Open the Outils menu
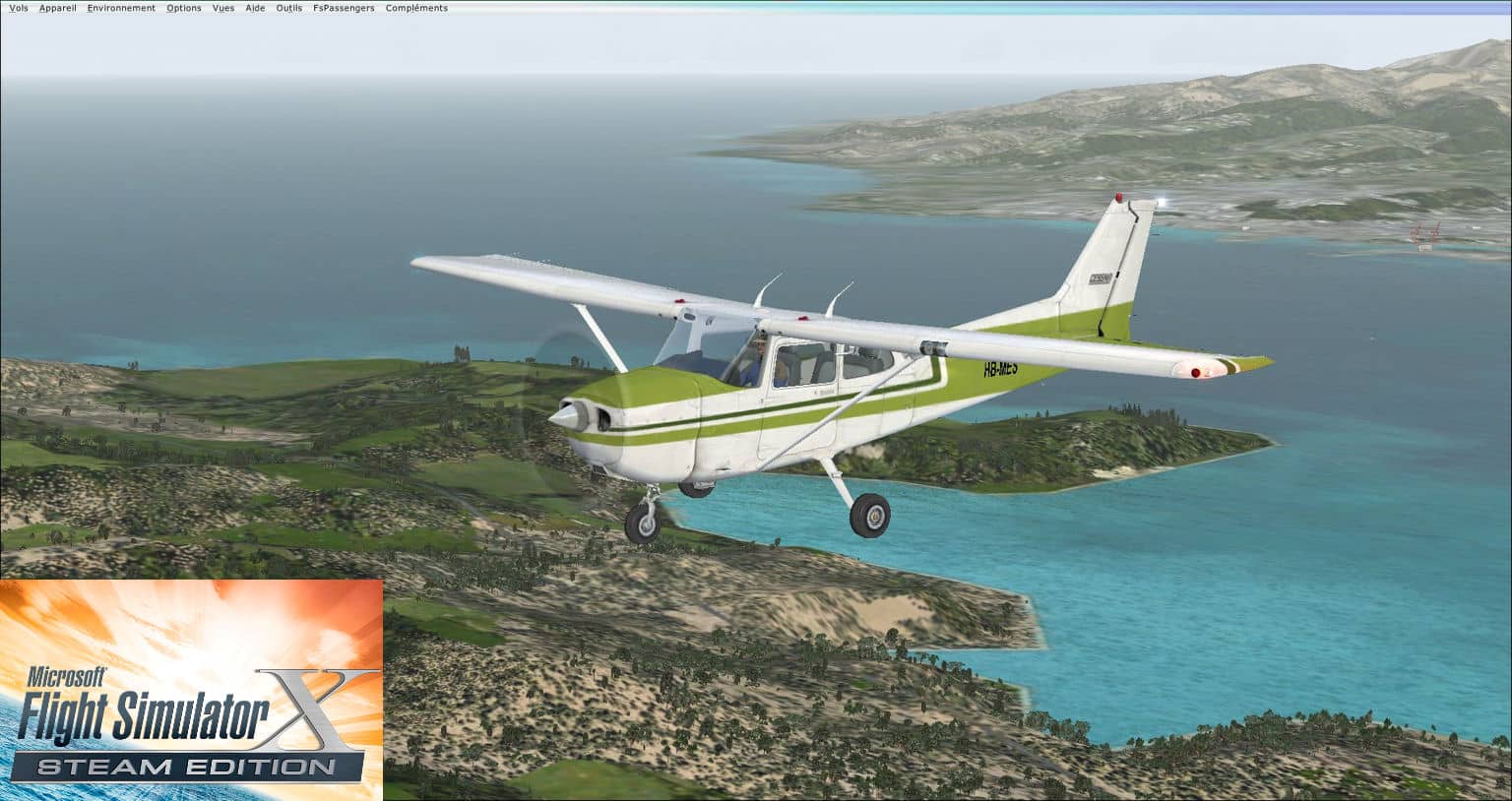1512x801 pixels. click(289, 8)
